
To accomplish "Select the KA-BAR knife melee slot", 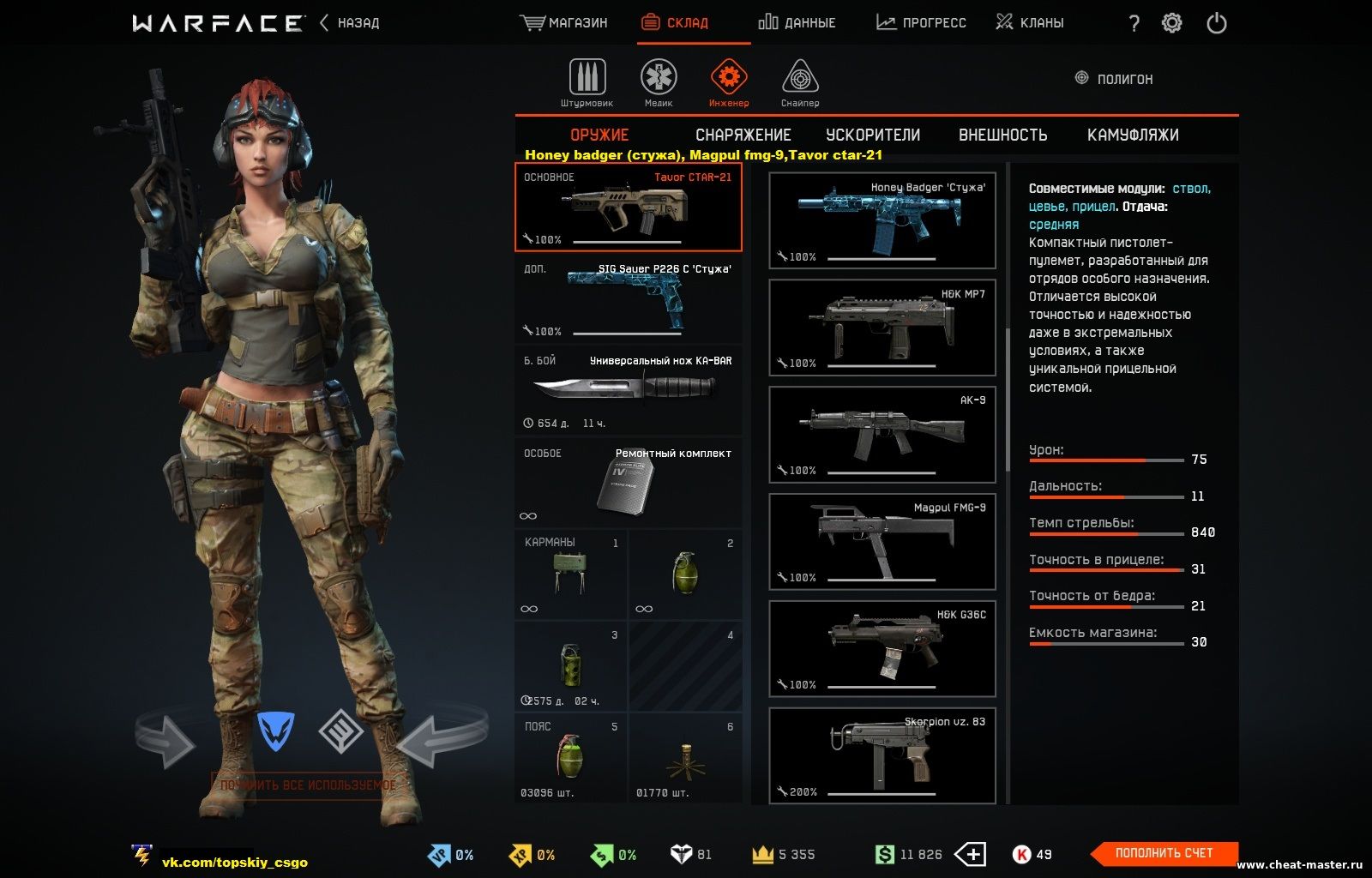I will 629,391.
